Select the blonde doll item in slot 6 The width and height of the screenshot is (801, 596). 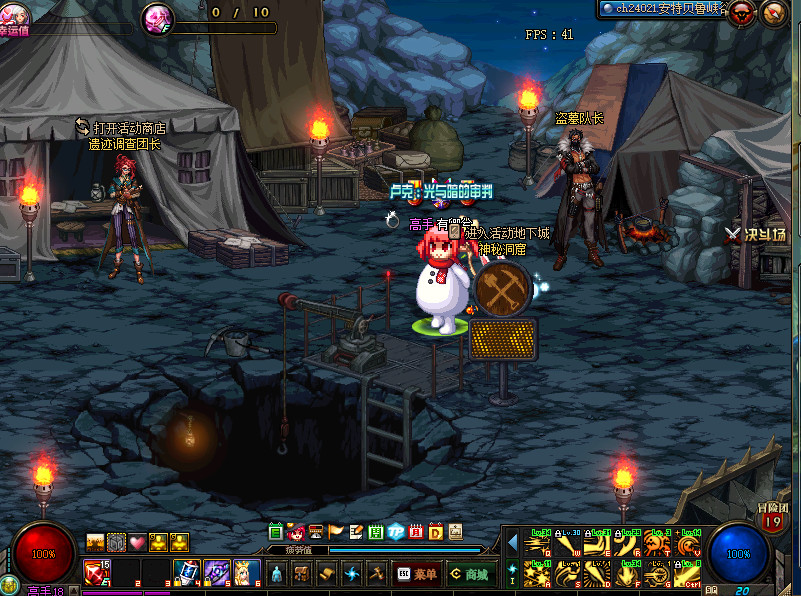[x=246, y=572]
